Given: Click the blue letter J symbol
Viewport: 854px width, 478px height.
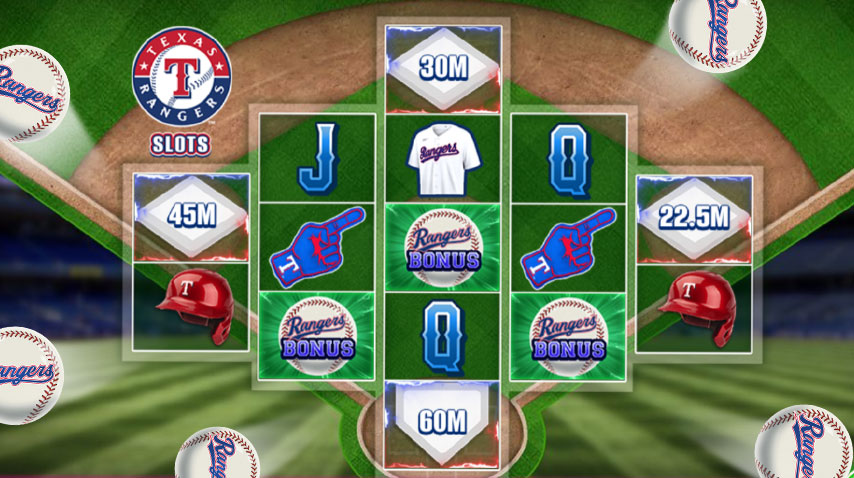Looking at the screenshot, I should 316,158.
